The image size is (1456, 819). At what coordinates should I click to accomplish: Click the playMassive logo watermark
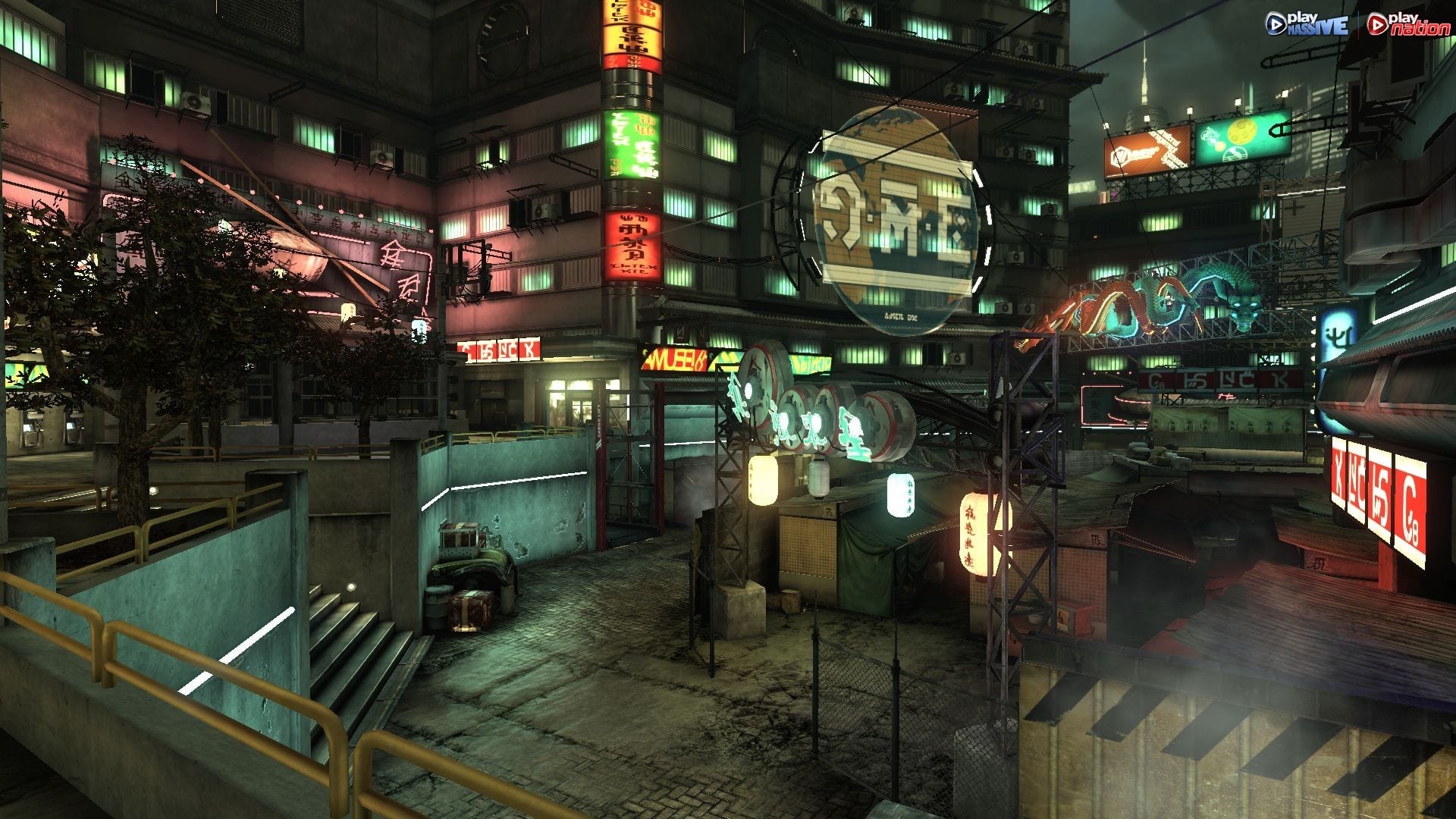[x=1306, y=24]
